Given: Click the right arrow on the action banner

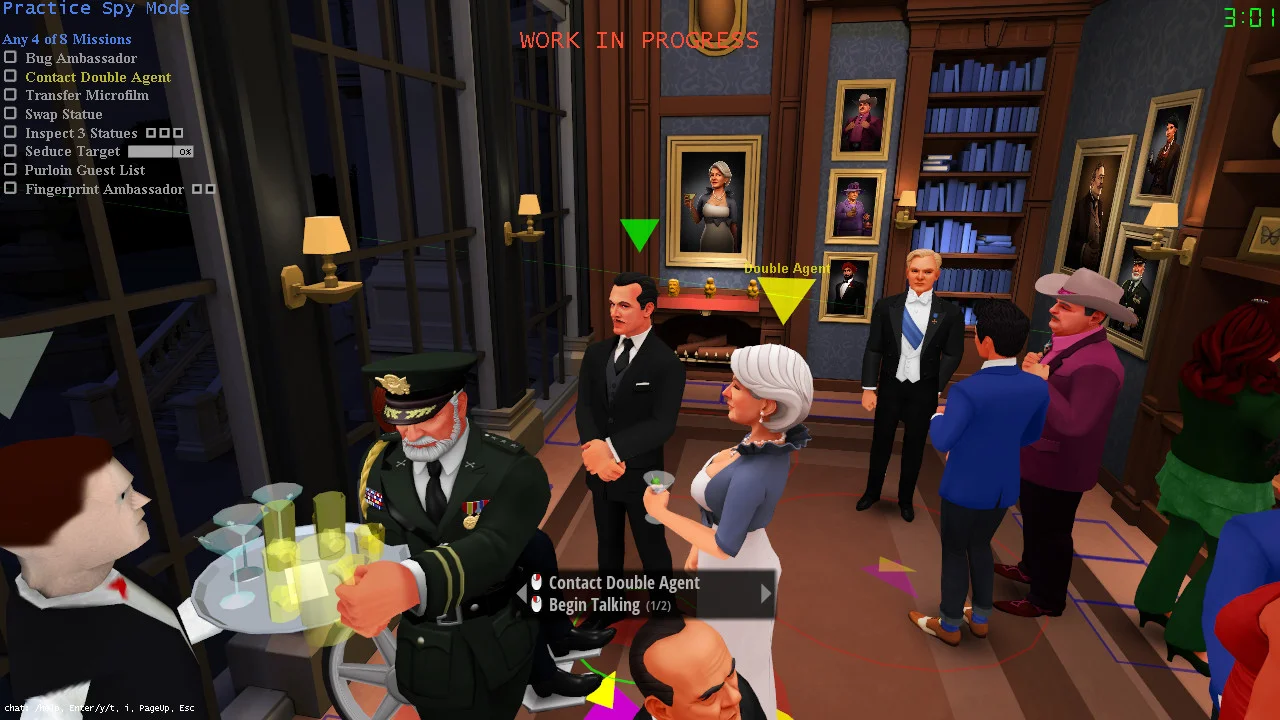Looking at the screenshot, I should [x=766, y=593].
